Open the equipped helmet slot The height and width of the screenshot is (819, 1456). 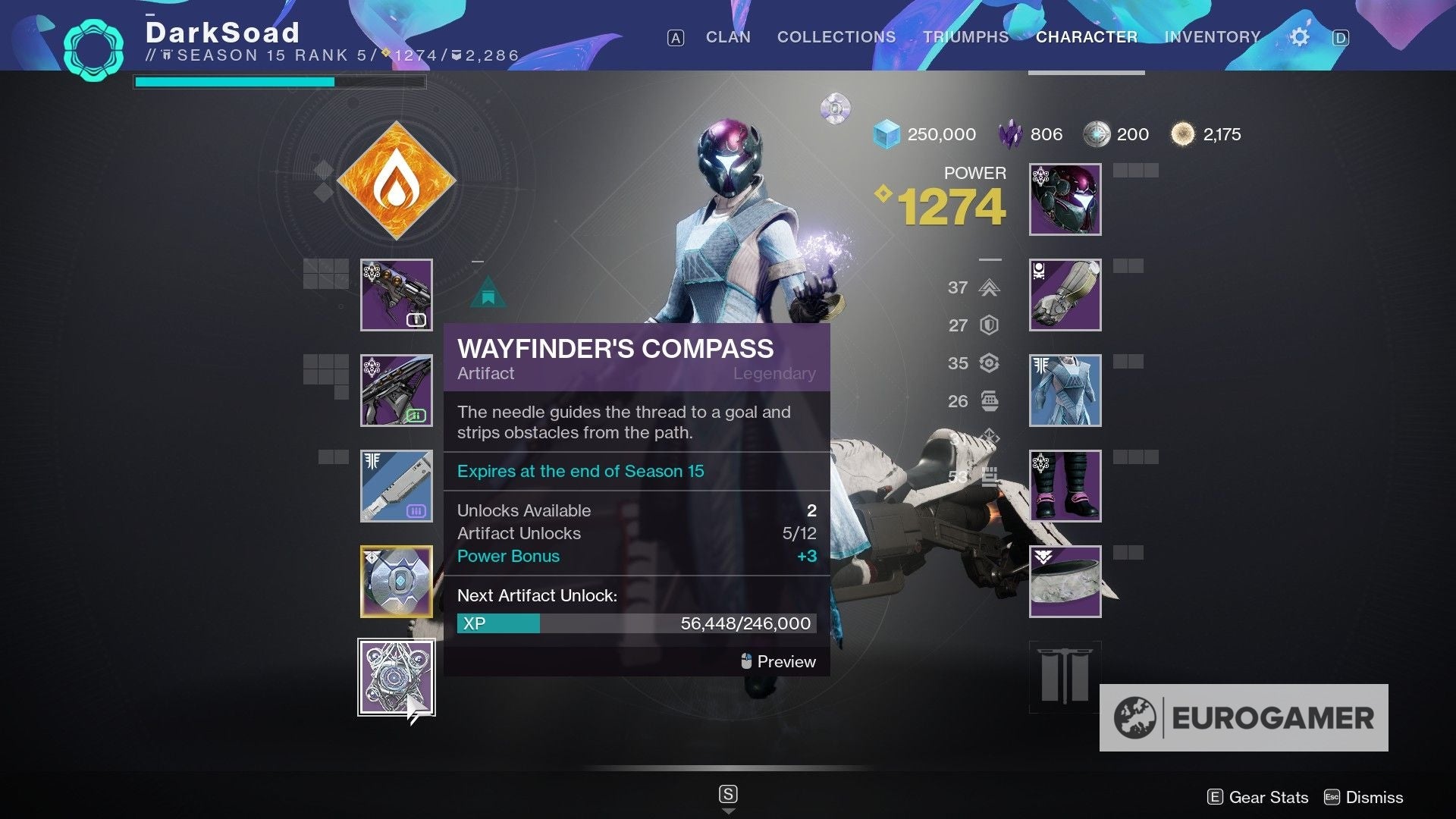(x=1064, y=199)
